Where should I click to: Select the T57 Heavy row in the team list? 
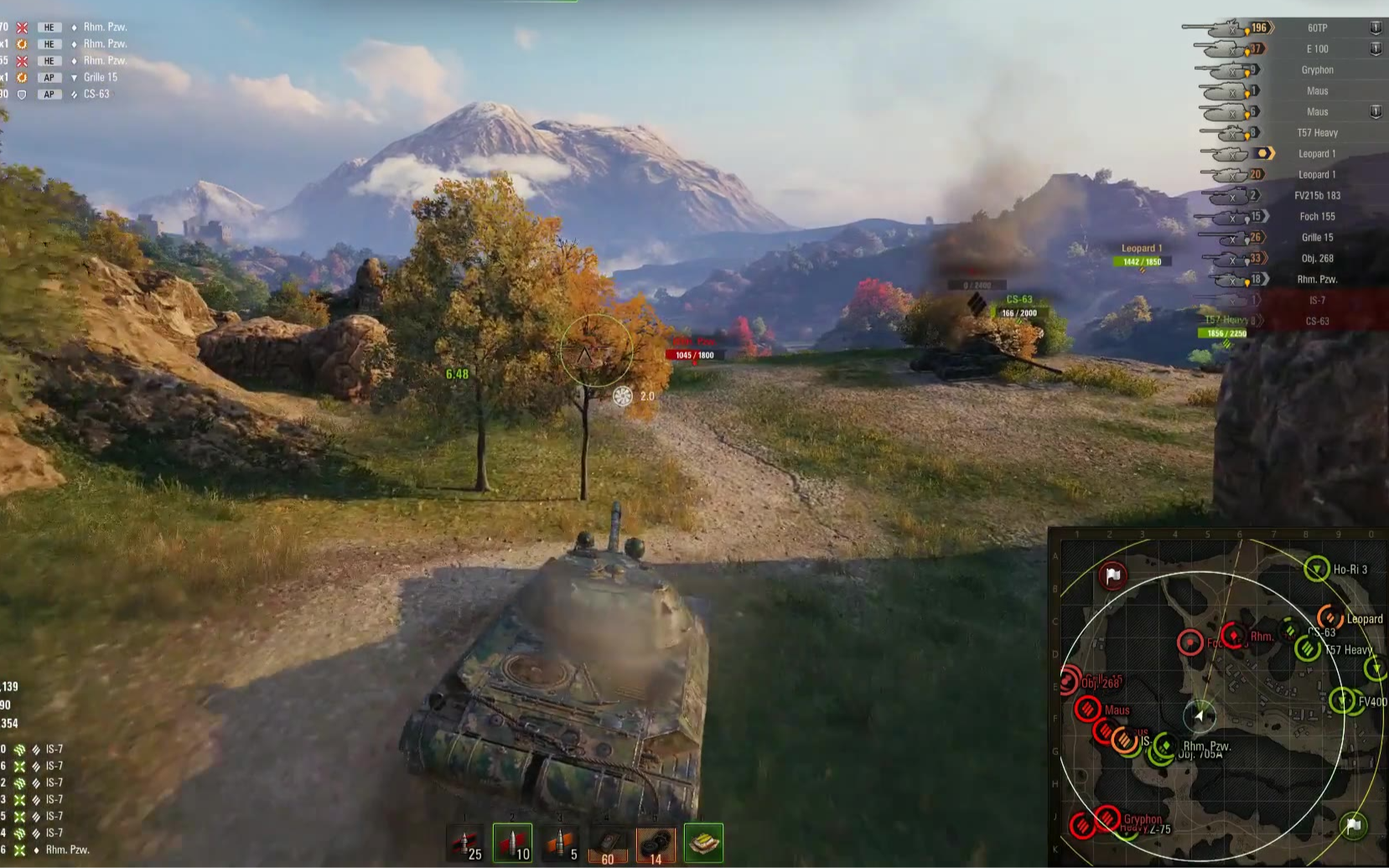(1317, 132)
